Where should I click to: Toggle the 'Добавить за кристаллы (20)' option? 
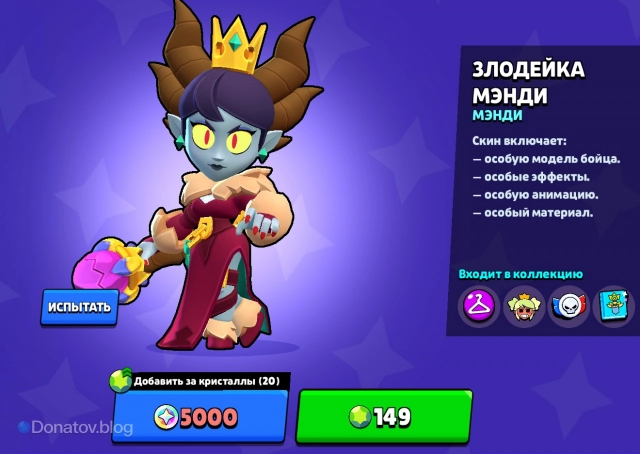pos(200,380)
